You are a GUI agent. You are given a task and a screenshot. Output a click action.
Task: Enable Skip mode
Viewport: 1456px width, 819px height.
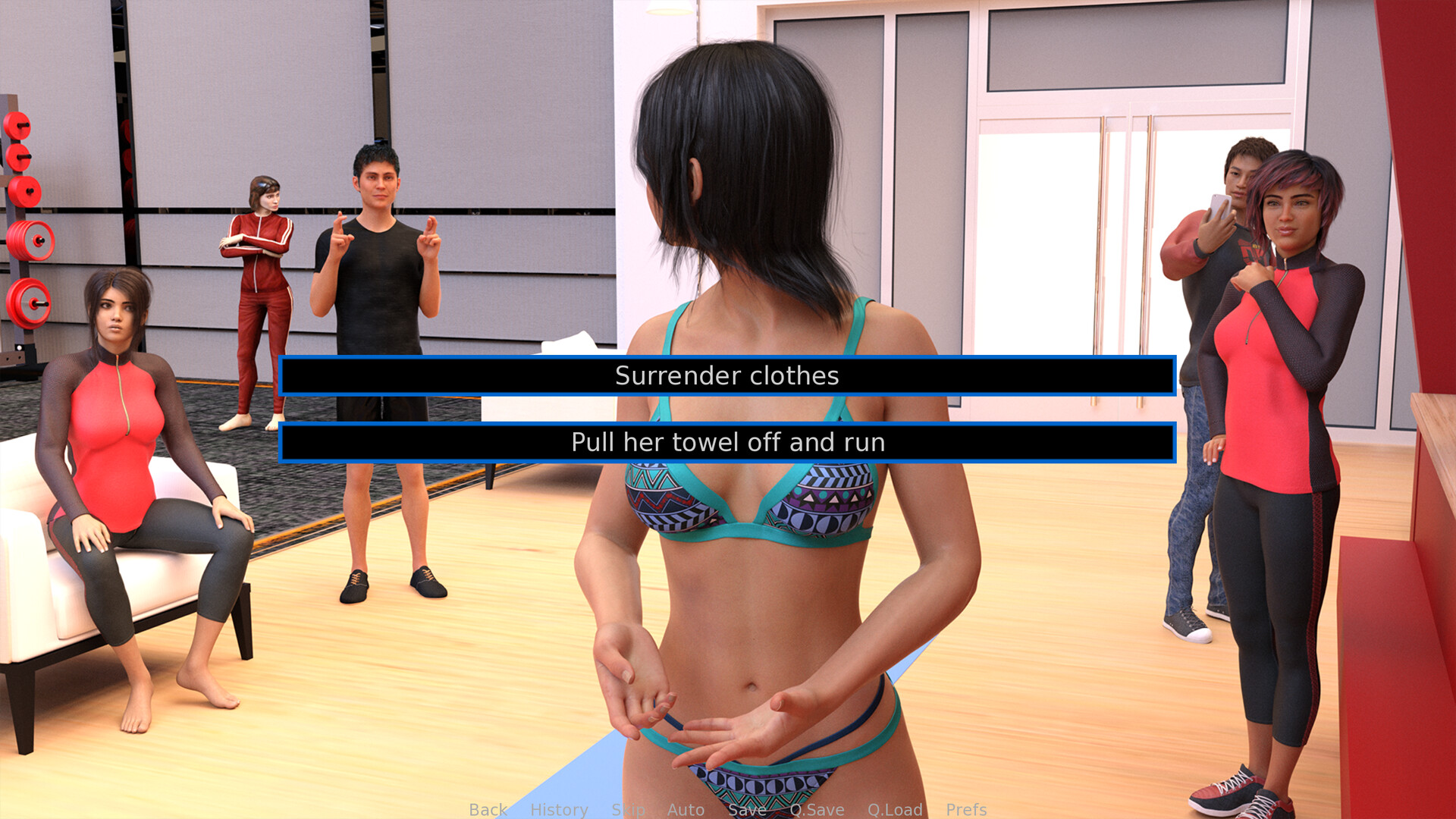[x=627, y=809]
